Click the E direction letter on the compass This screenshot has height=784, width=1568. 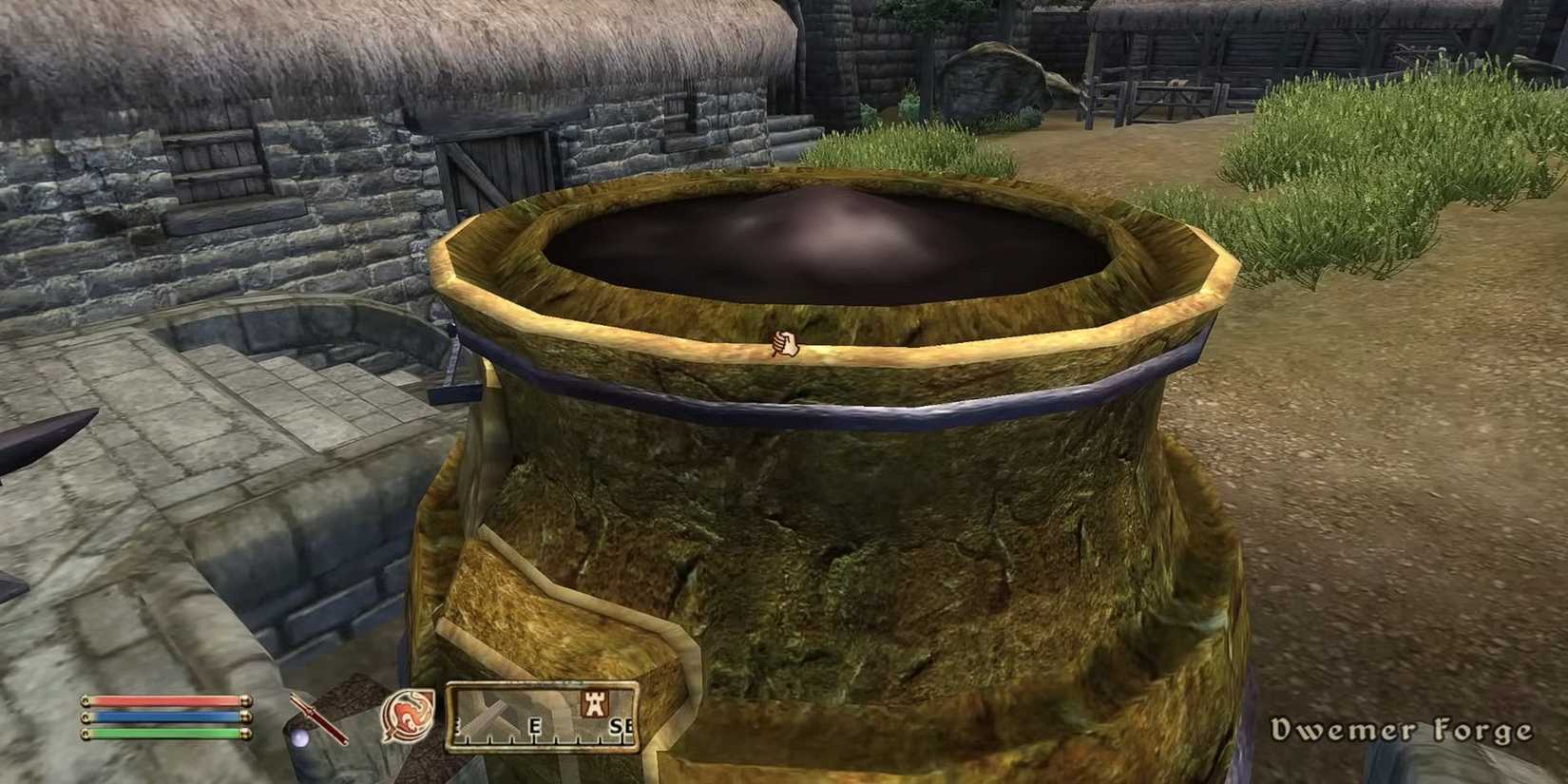(x=535, y=724)
